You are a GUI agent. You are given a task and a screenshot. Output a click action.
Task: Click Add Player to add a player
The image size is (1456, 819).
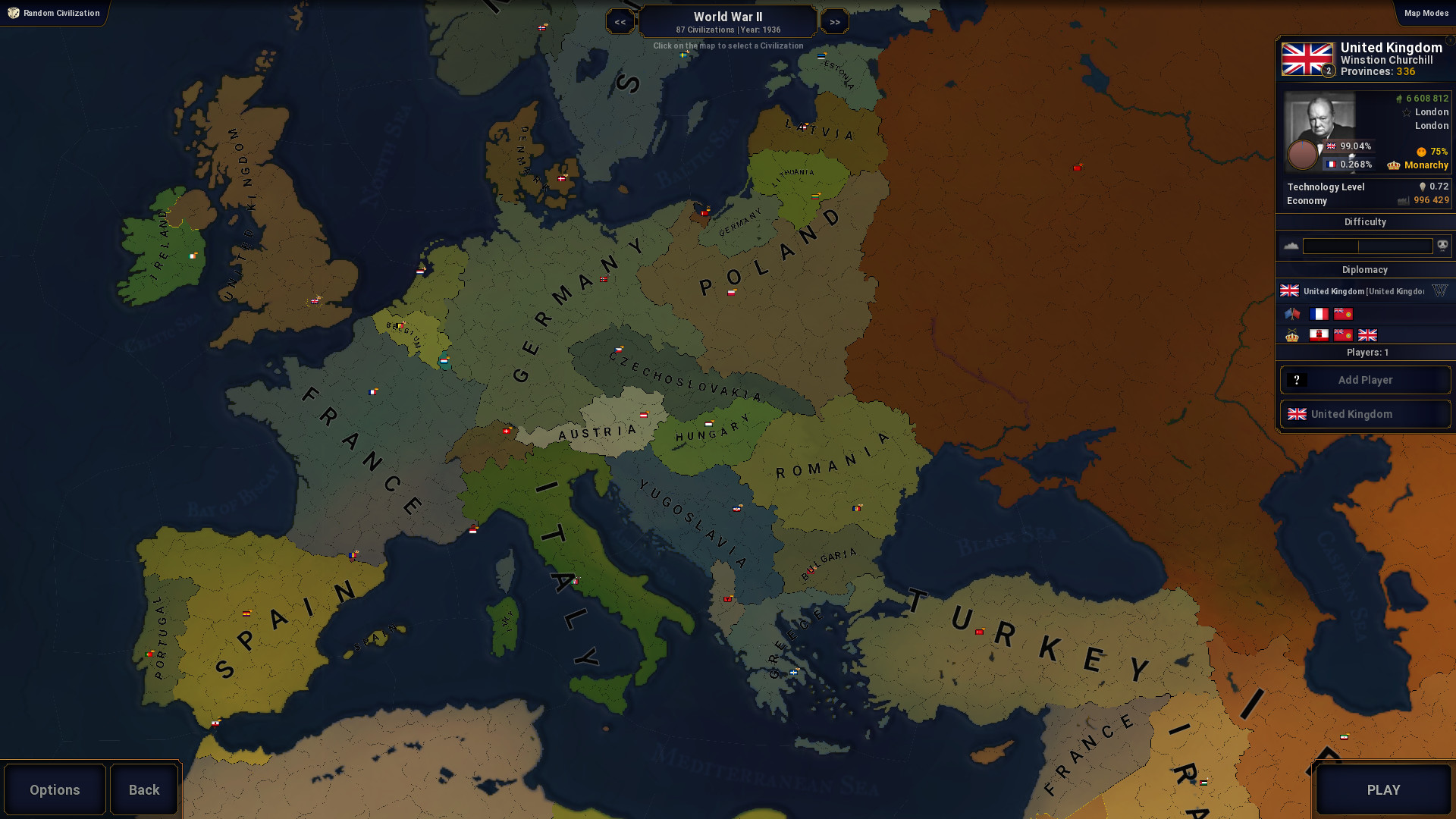click(1365, 380)
